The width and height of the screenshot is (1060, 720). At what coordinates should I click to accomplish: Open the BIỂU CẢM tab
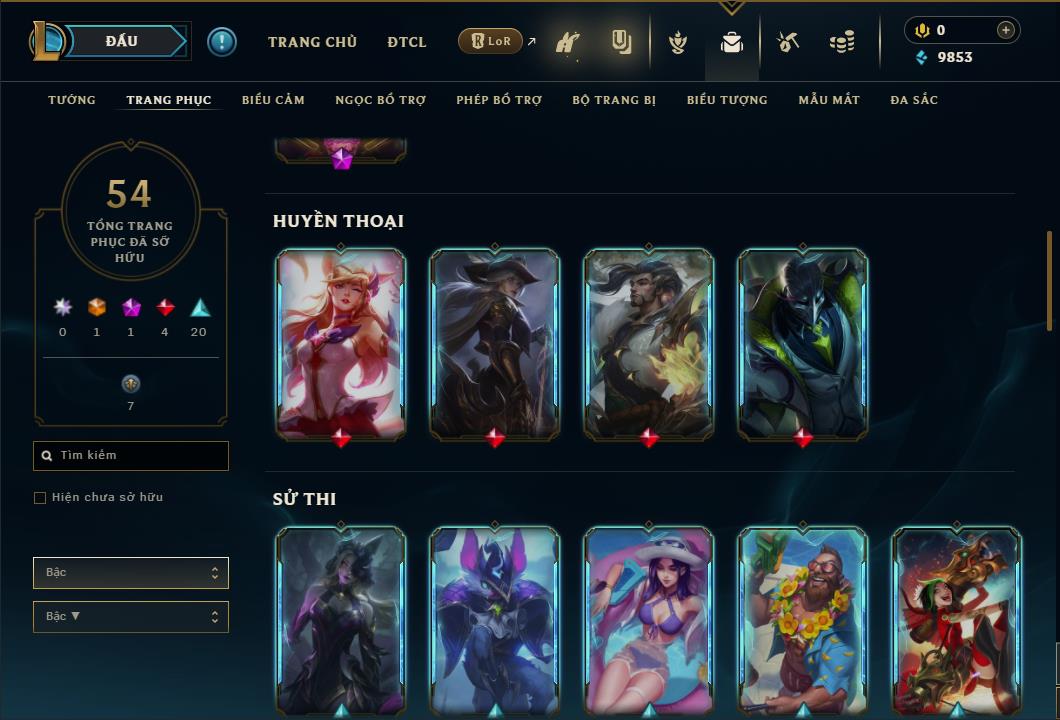click(x=273, y=100)
